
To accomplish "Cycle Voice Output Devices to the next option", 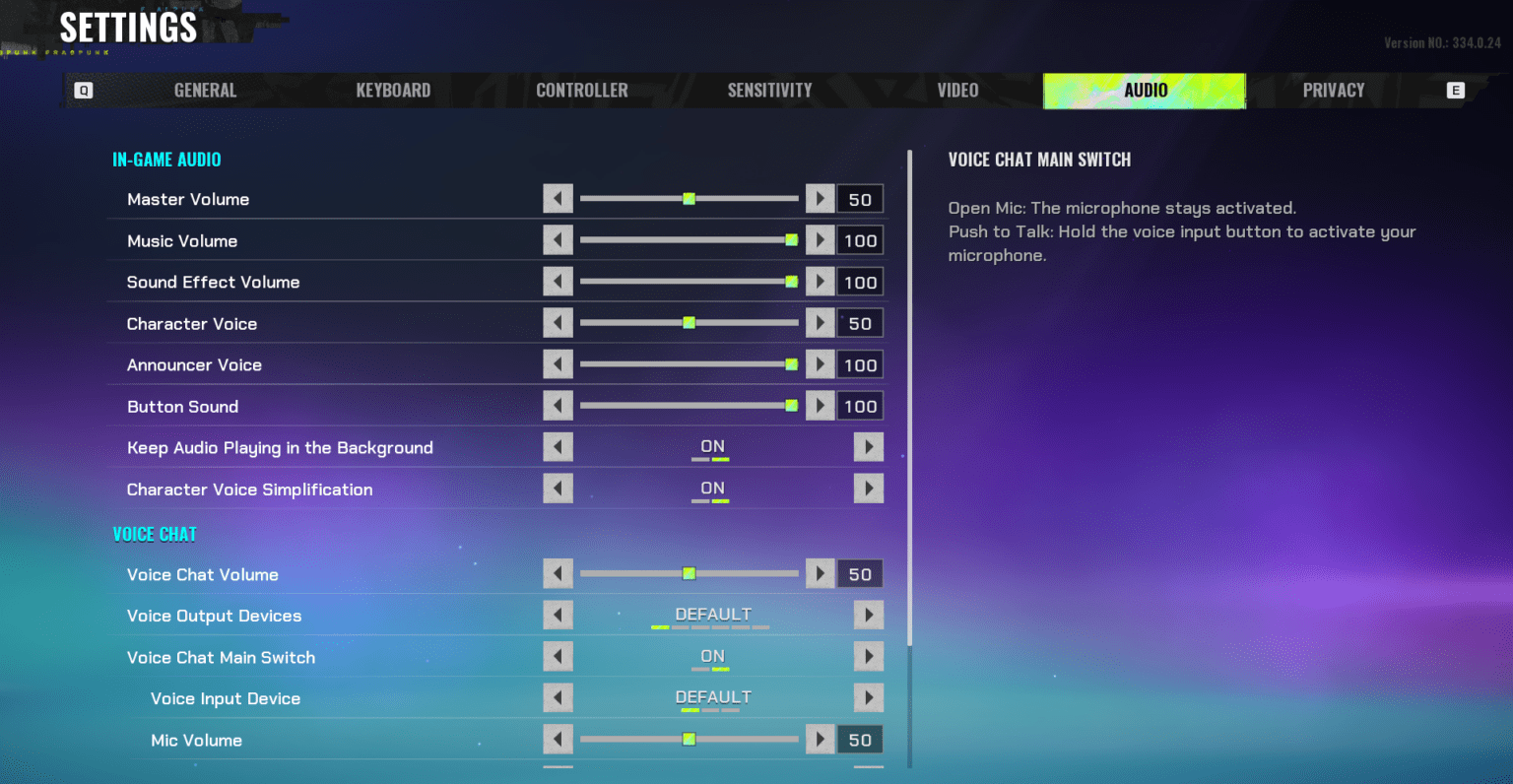I will pyautogui.click(x=868, y=615).
